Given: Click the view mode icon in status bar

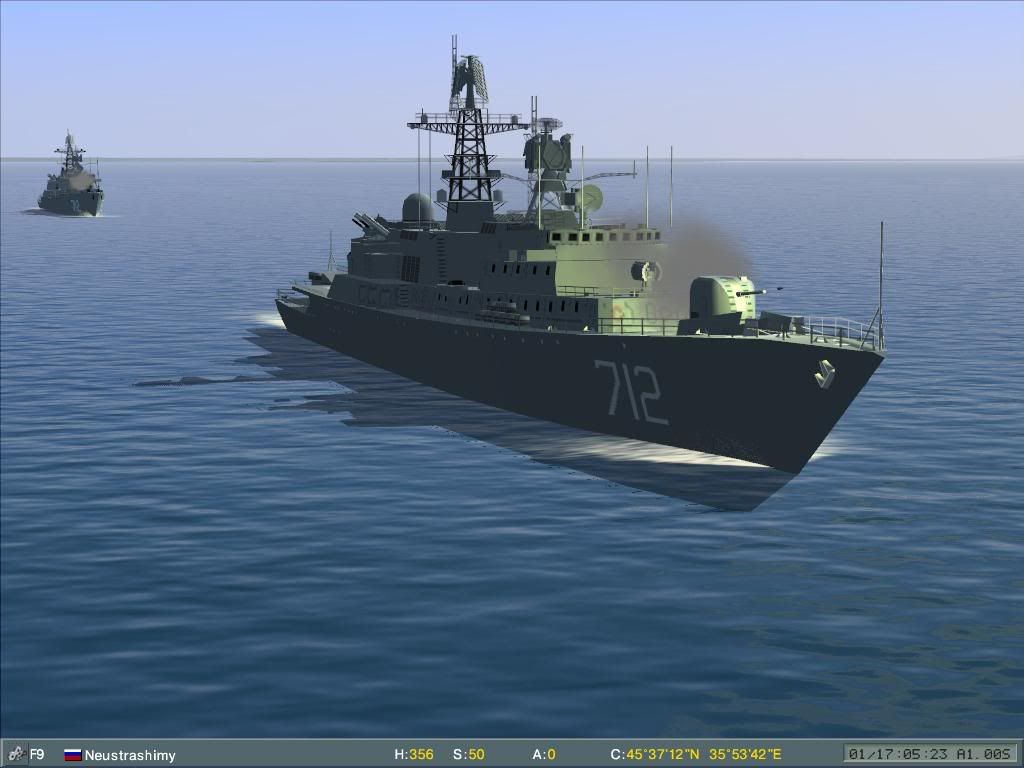Looking at the screenshot, I should [x=15, y=754].
